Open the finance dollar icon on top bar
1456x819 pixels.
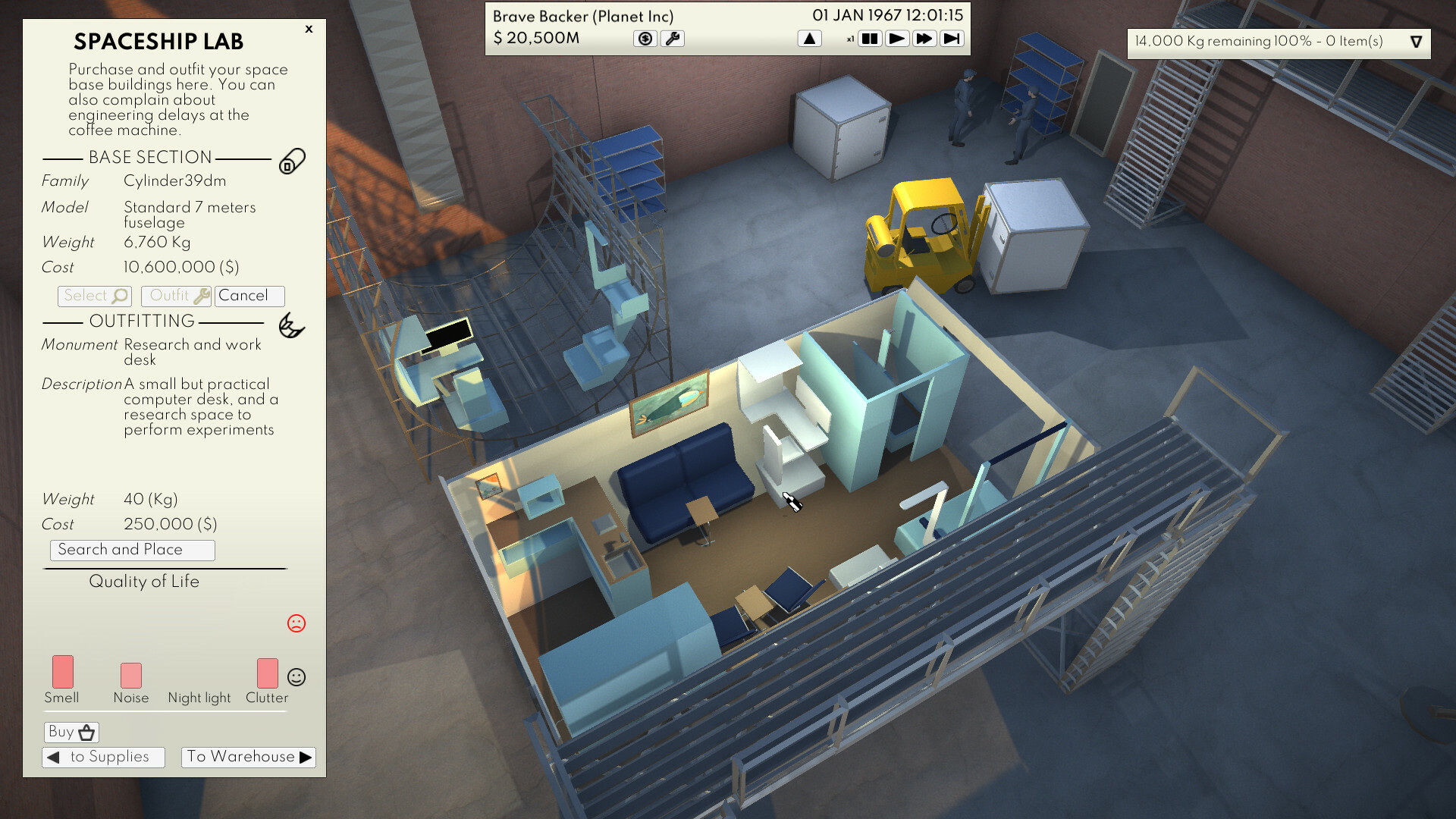coord(645,38)
